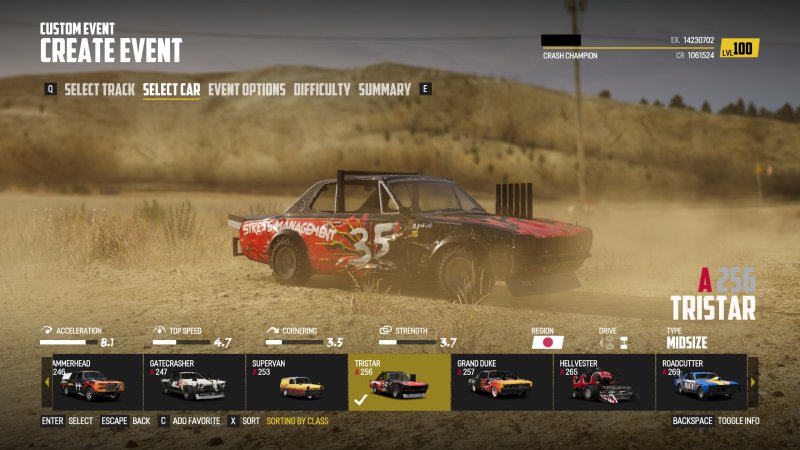Switch to the Select Track tab

100,90
